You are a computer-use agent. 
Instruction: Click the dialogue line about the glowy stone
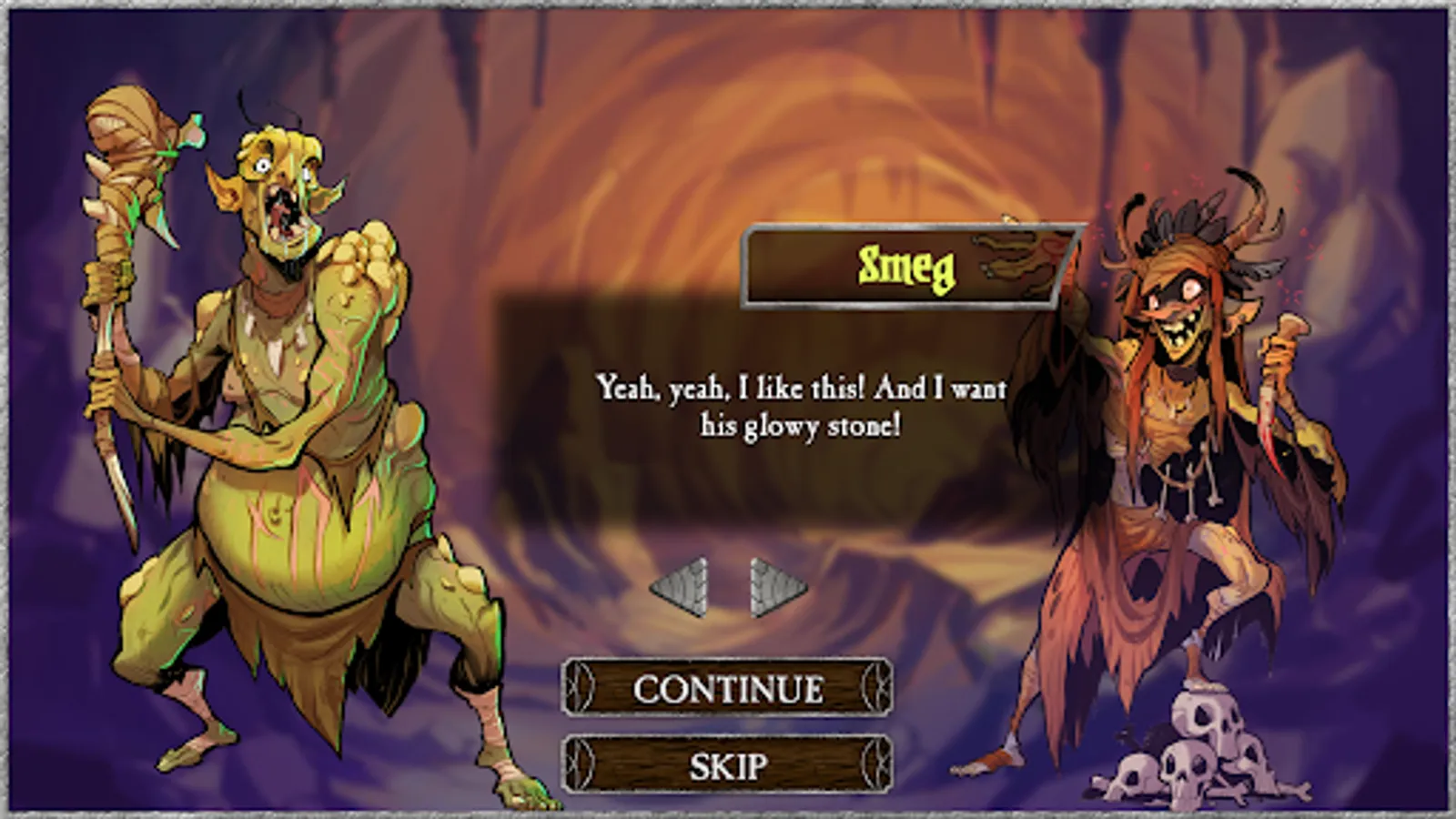[x=801, y=408]
